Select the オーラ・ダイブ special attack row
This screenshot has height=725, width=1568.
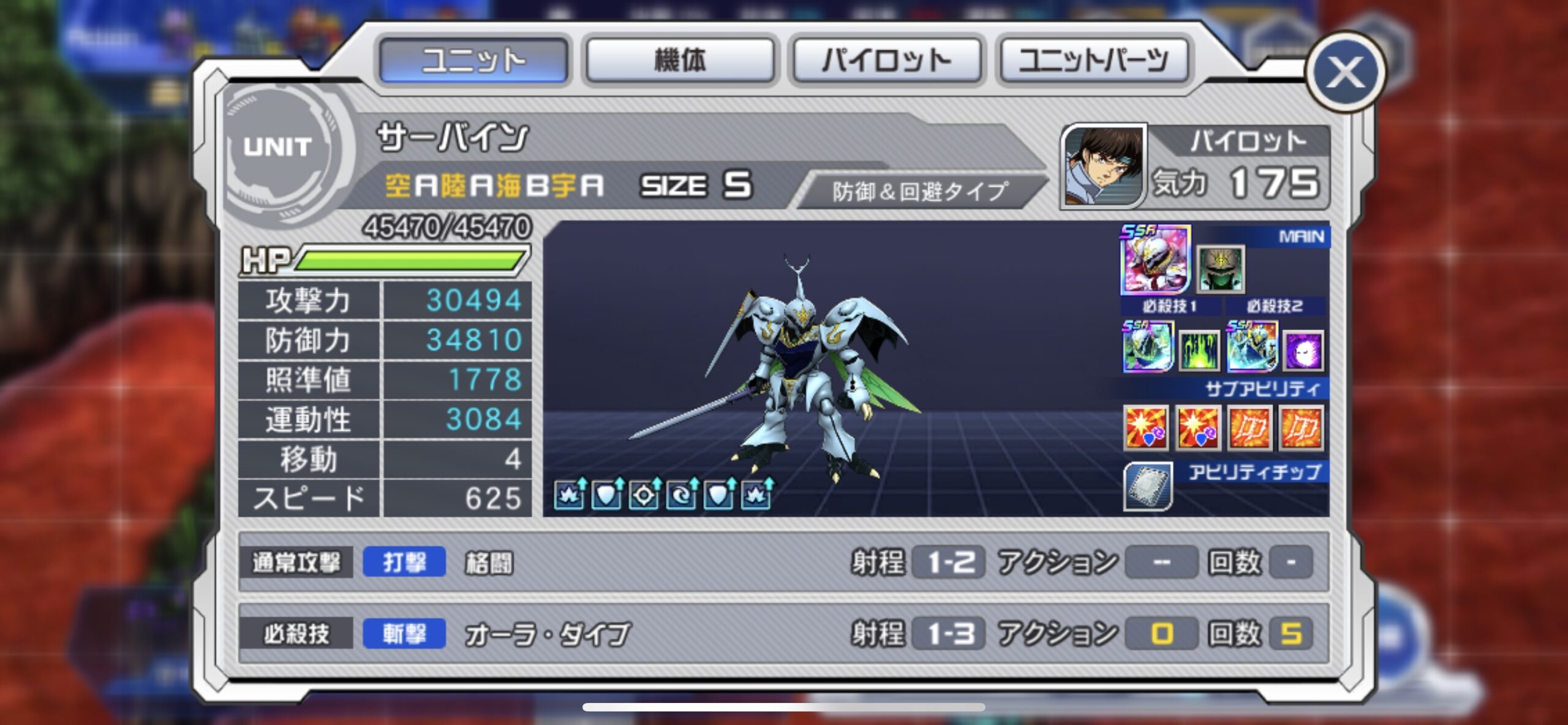pyautogui.click(x=783, y=634)
